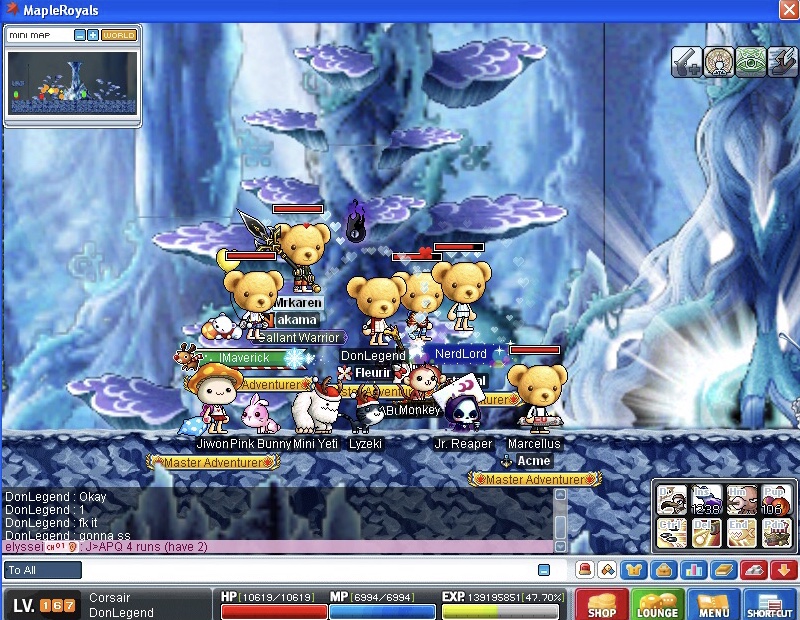This screenshot has width=800, height=620.
Task: Open the Cash Shop button
Action: point(602,604)
